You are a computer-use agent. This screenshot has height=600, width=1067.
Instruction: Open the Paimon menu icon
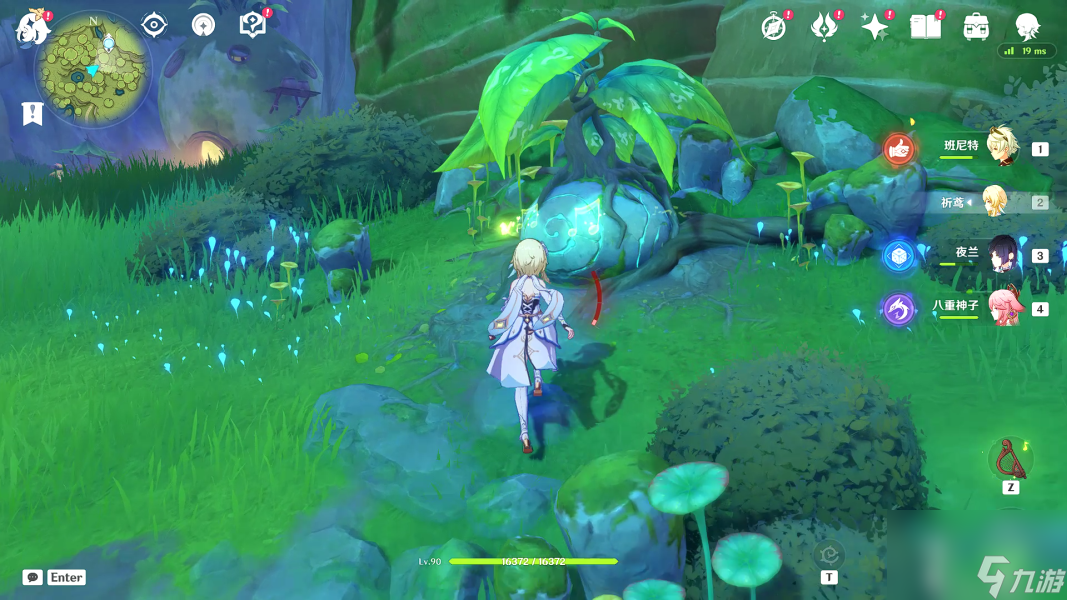[31, 27]
